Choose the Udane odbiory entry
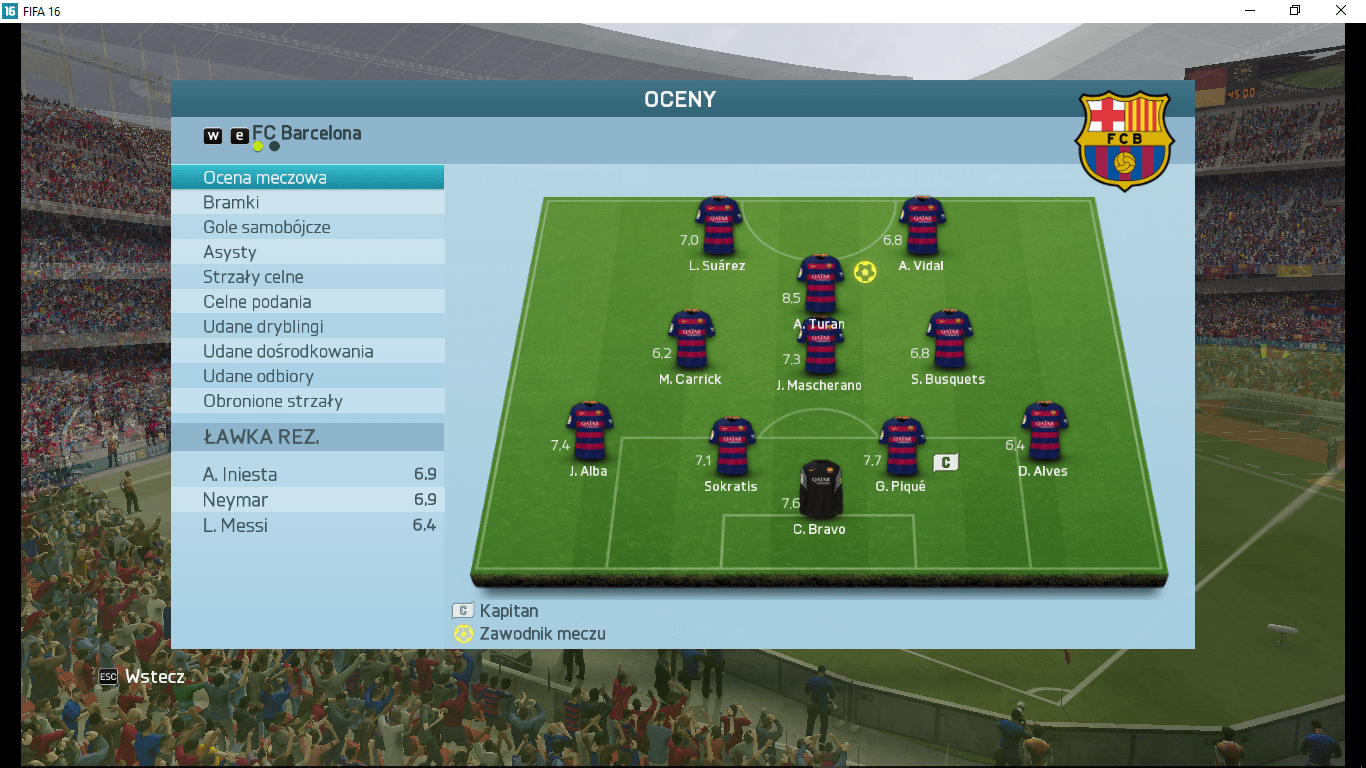1366x768 pixels. click(307, 377)
